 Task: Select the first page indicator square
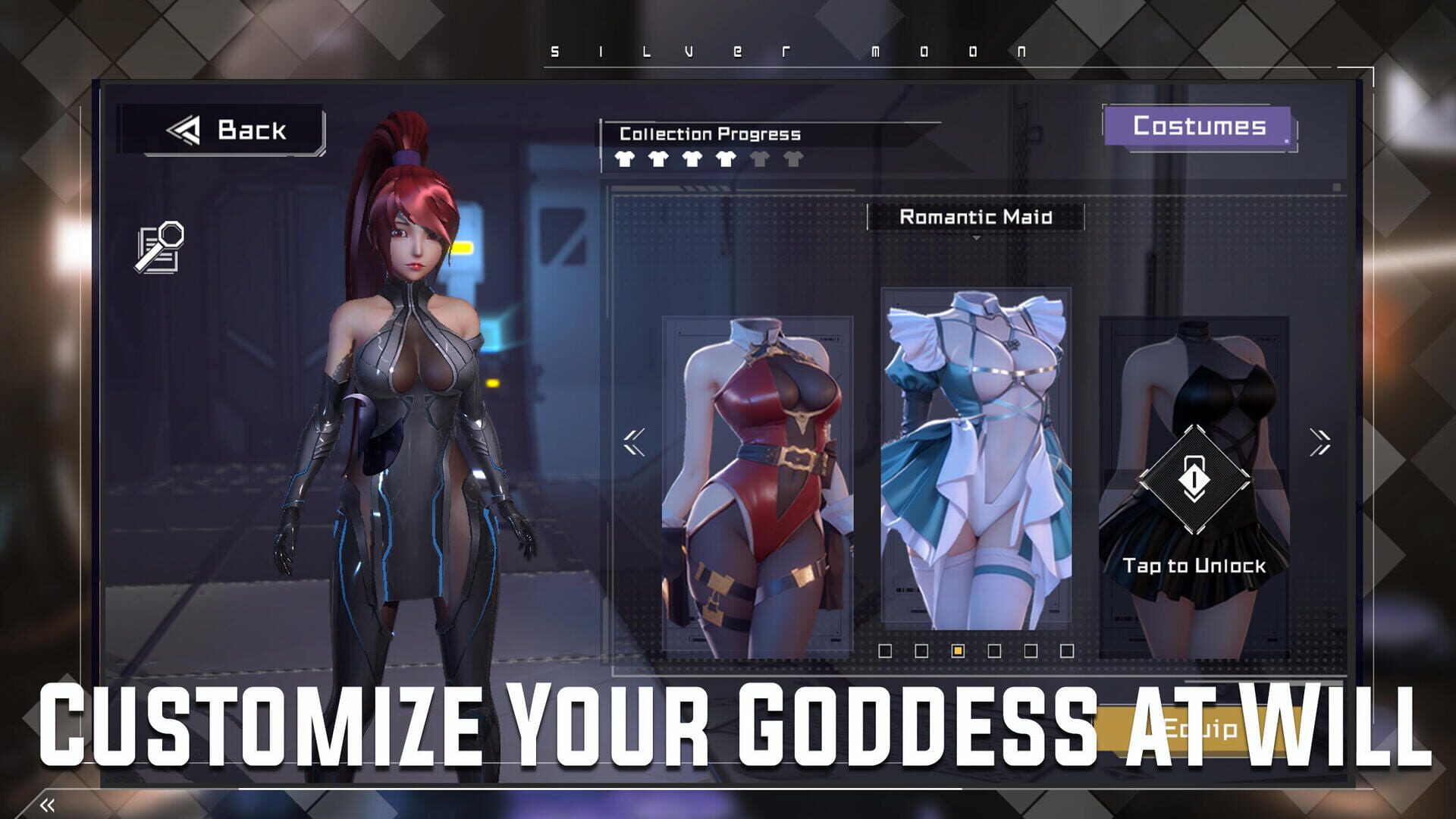[x=885, y=651]
